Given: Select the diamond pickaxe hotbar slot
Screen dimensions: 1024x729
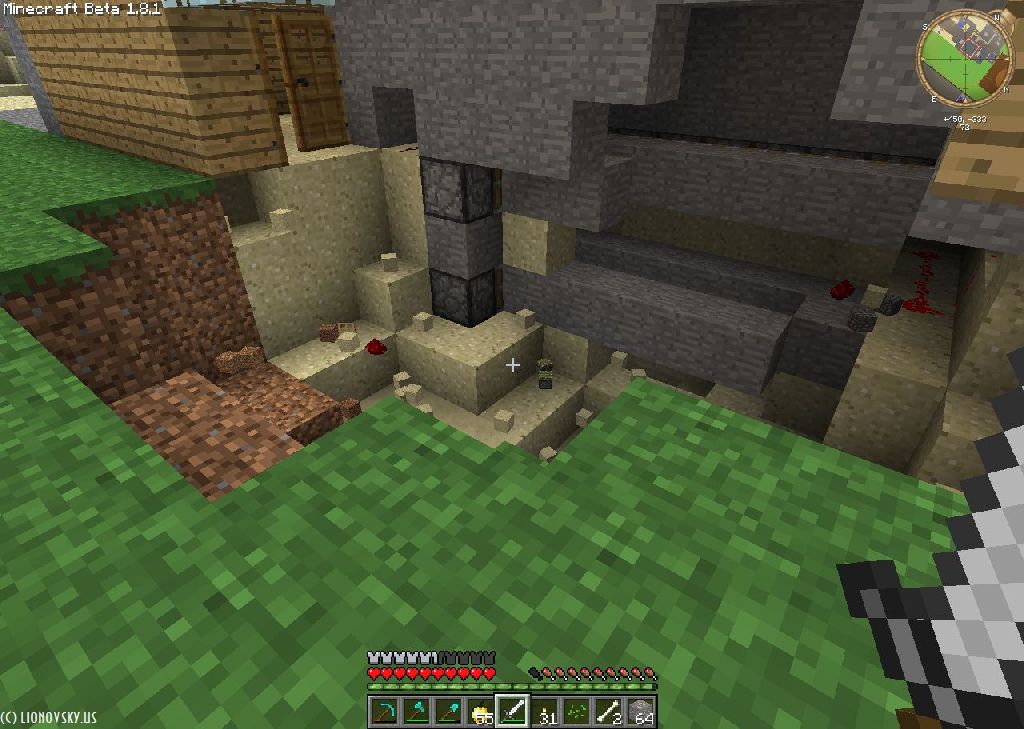Looking at the screenshot, I should click(385, 711).
